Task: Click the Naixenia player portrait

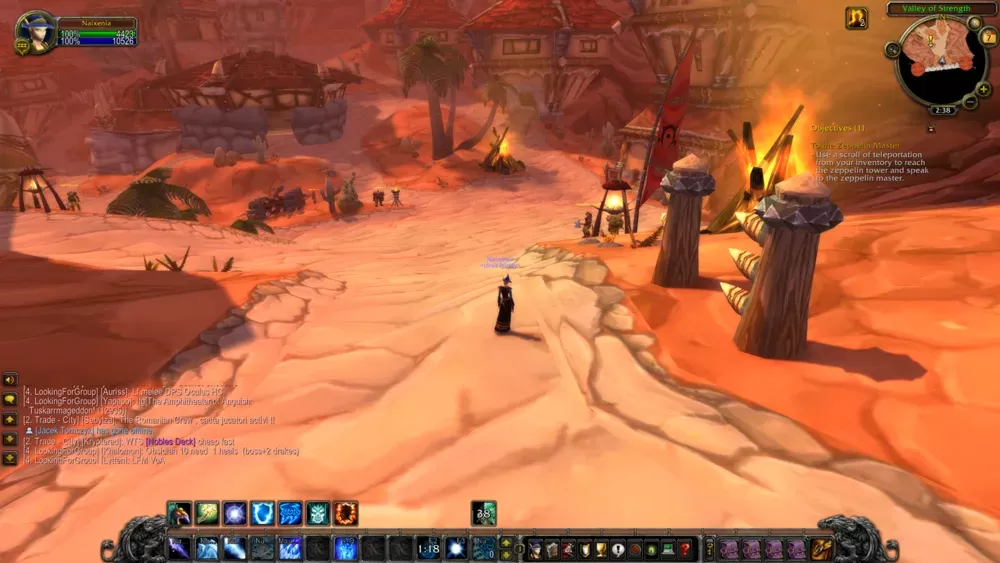Action: pos(35,33)
